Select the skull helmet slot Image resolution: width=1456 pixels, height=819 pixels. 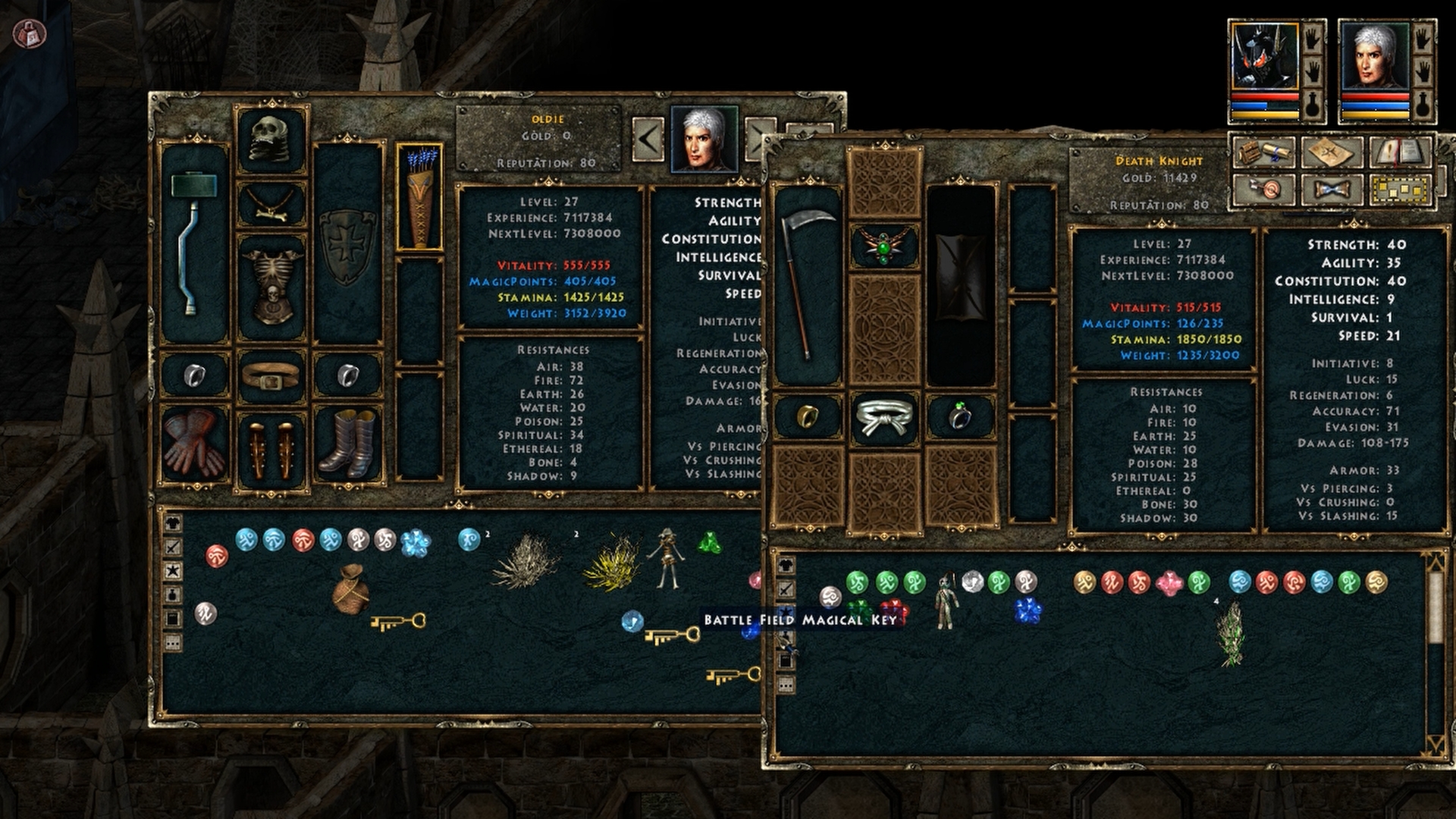pyautogui.click(x=272, y=141)
